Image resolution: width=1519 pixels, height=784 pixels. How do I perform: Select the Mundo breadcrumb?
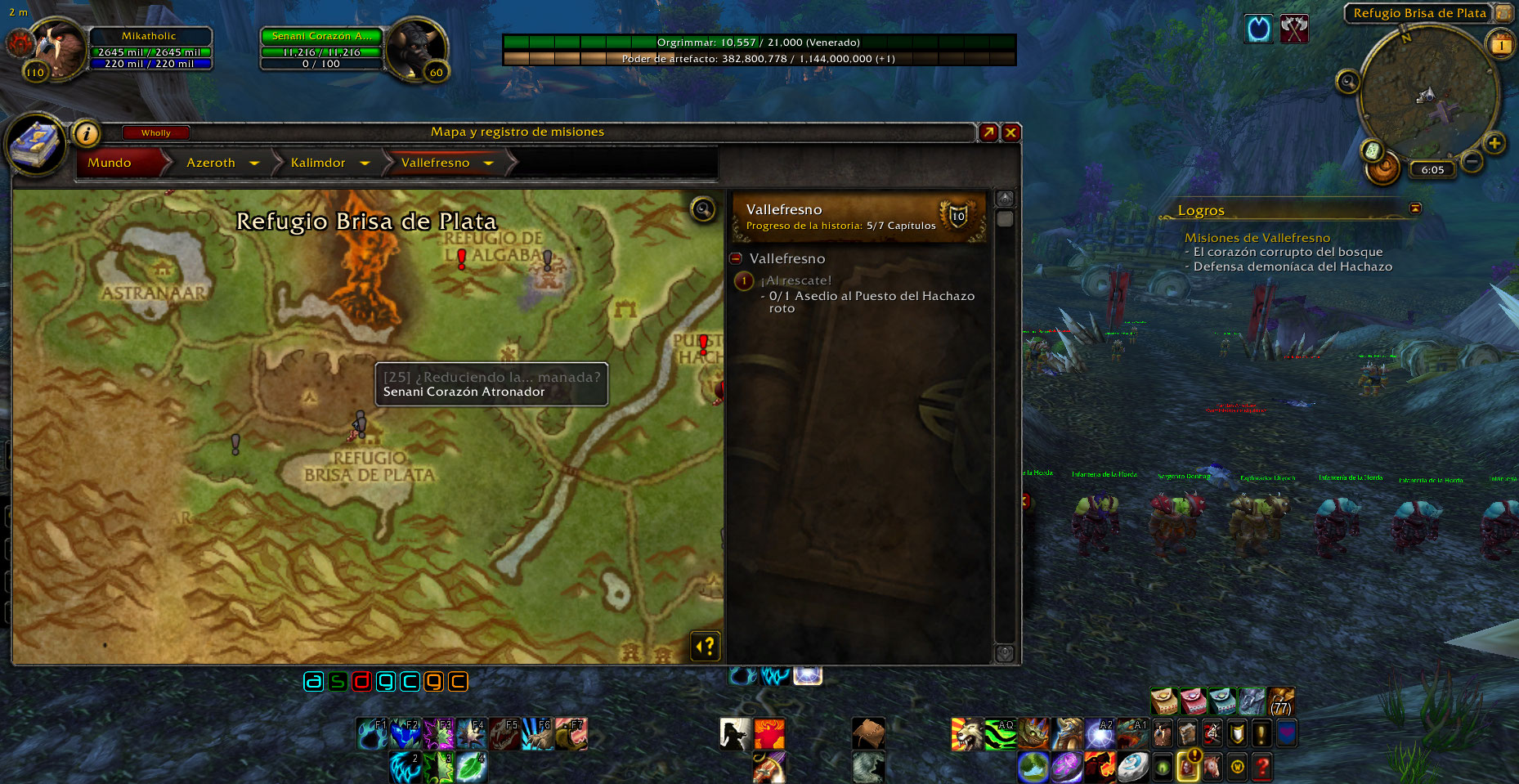pyautogui.click(x=110, y=163)
